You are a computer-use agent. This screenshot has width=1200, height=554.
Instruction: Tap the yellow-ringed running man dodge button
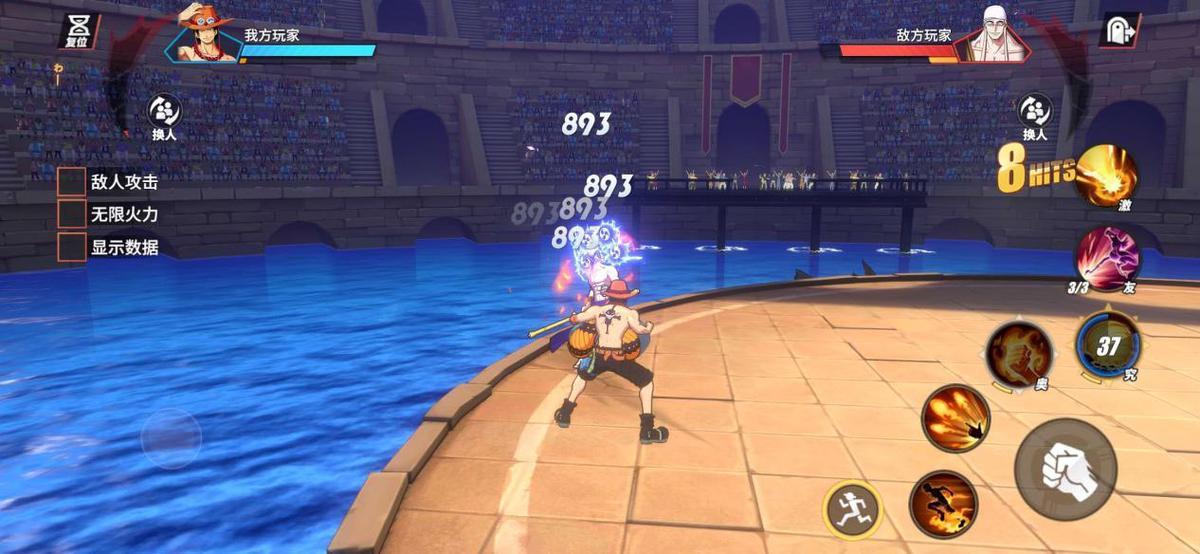[853, 509]
